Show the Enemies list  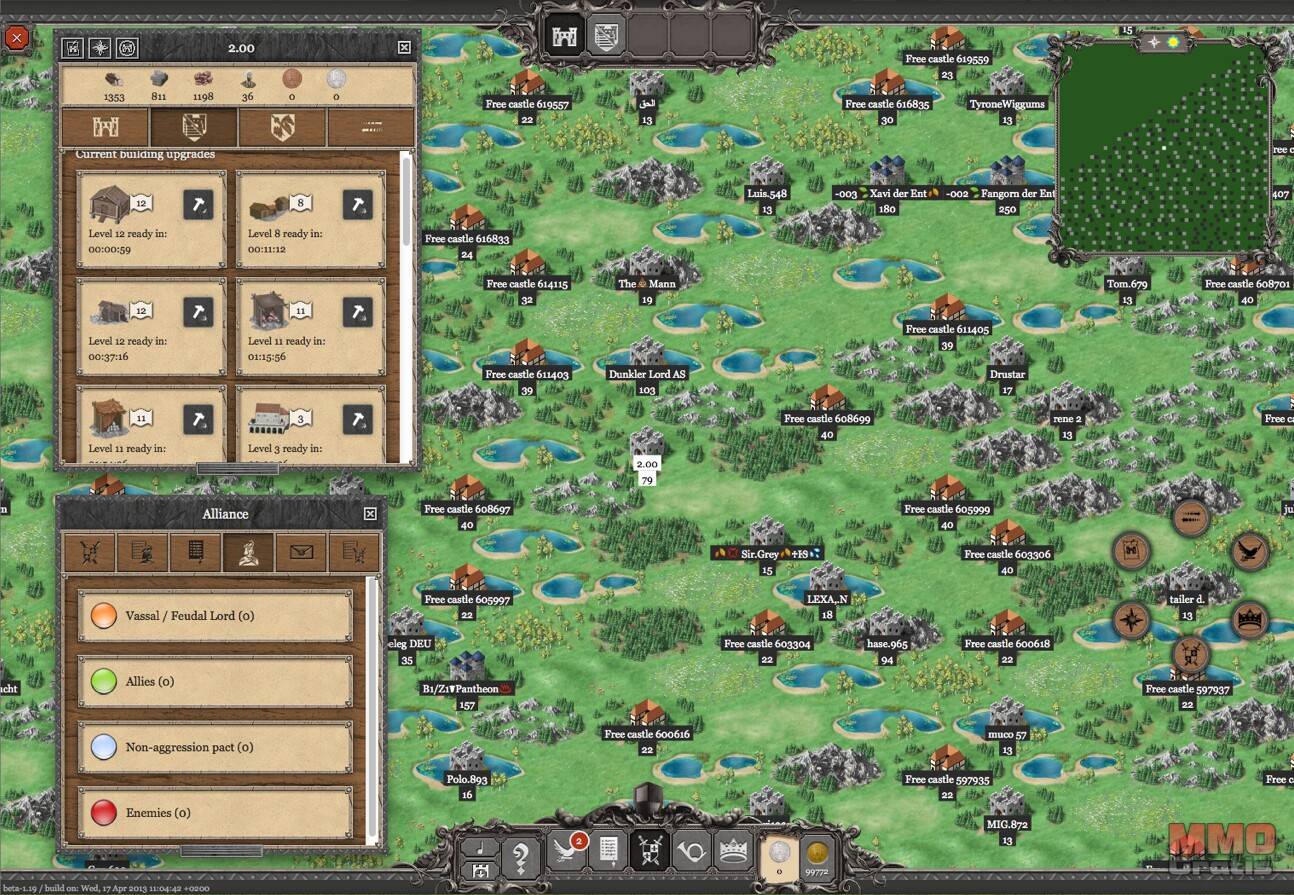click(x=215, y=813)
